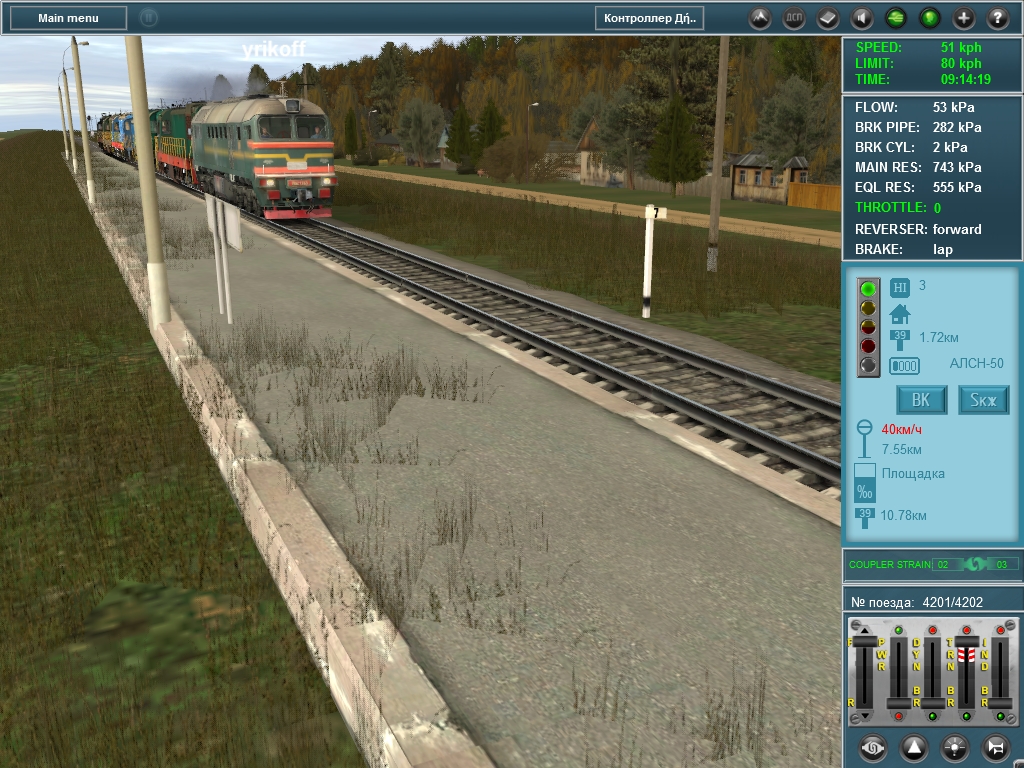This screenshot has width=1024, height=768.
Task: Toggle the speaker sound icon
Action: (862, 18)
